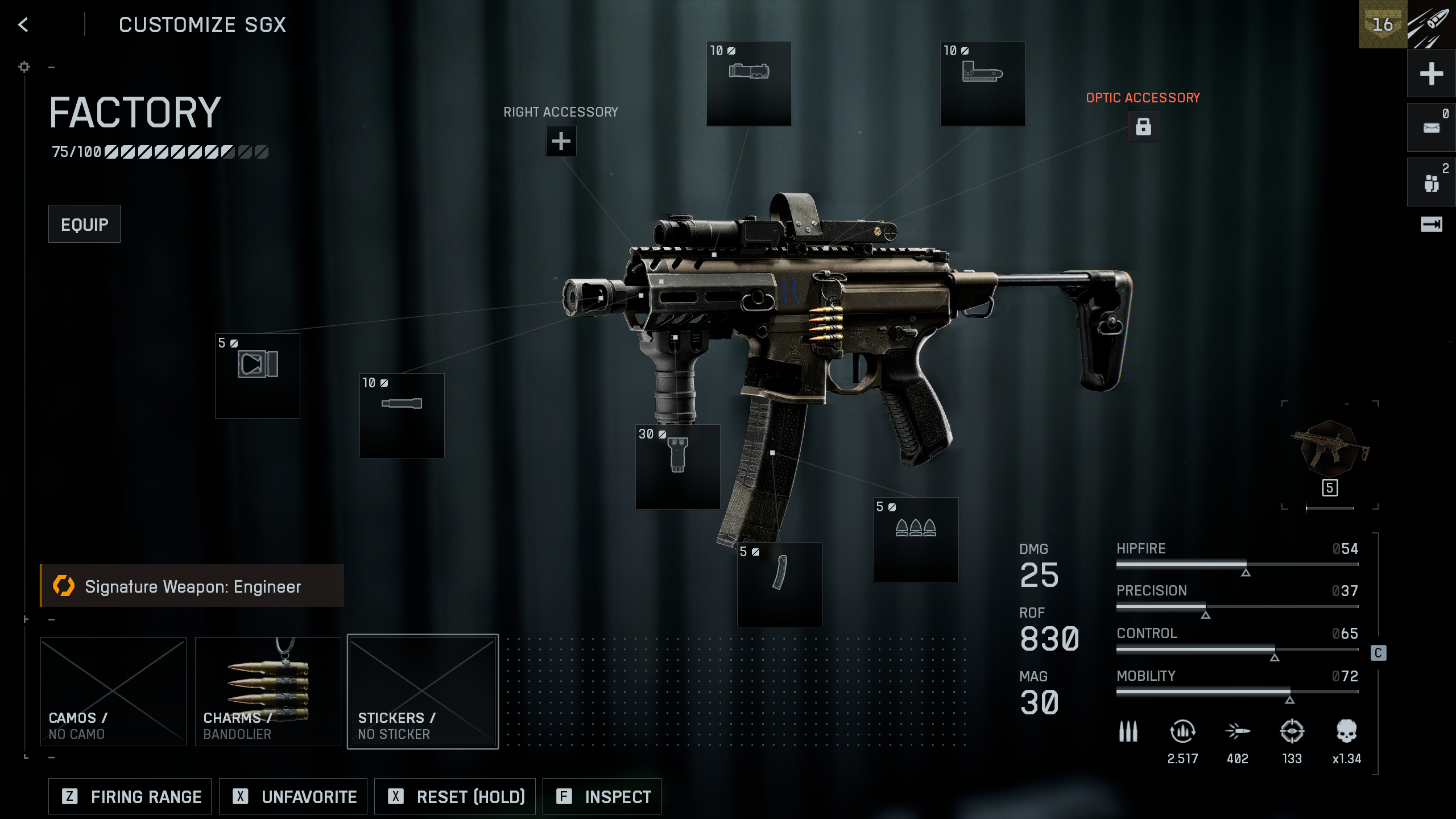Inspect the SGX weapon
The height and width of the screenshot is (819, 1456).
pyautogui.click(x=602, y=796)
